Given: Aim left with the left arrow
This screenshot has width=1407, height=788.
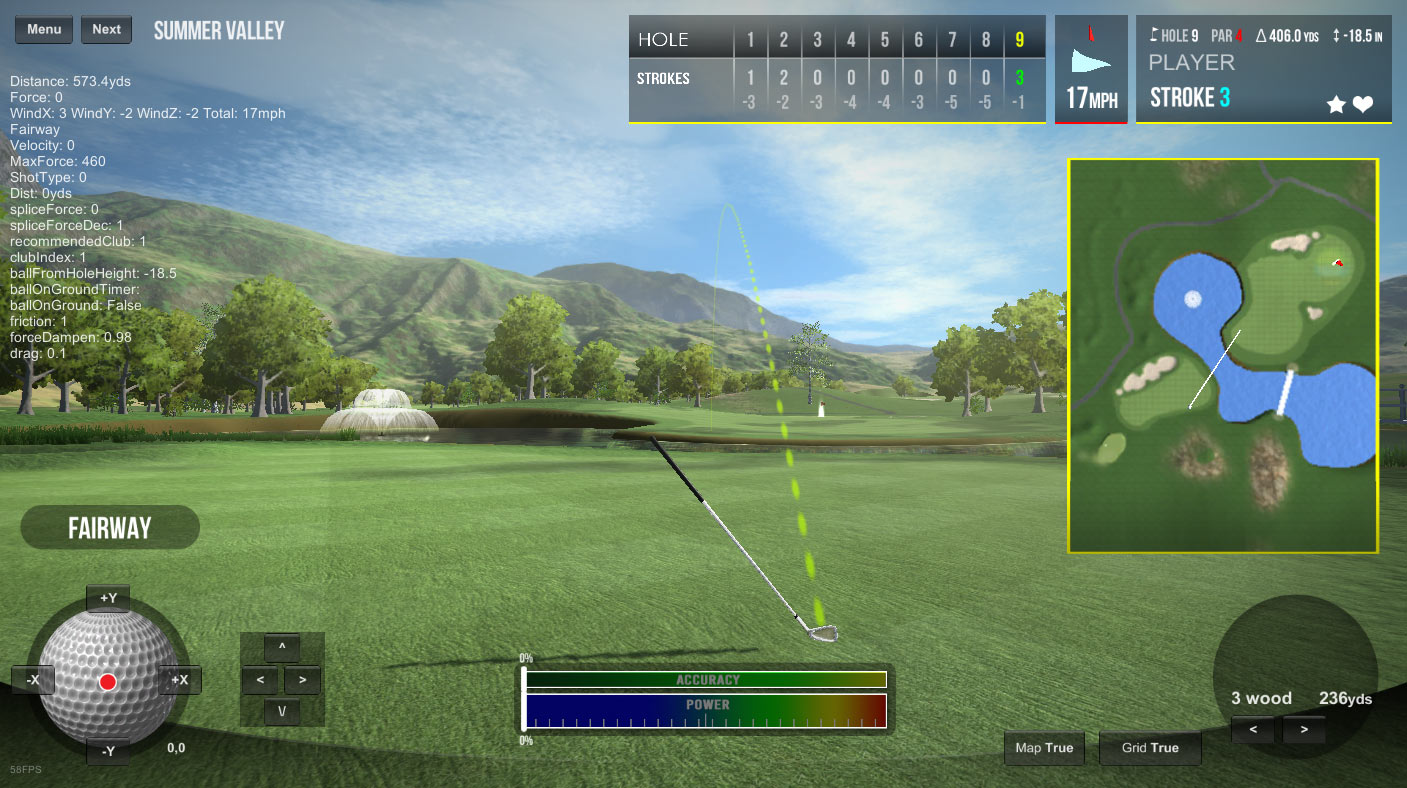Looking at the screenshot, I should coord(260,680).
